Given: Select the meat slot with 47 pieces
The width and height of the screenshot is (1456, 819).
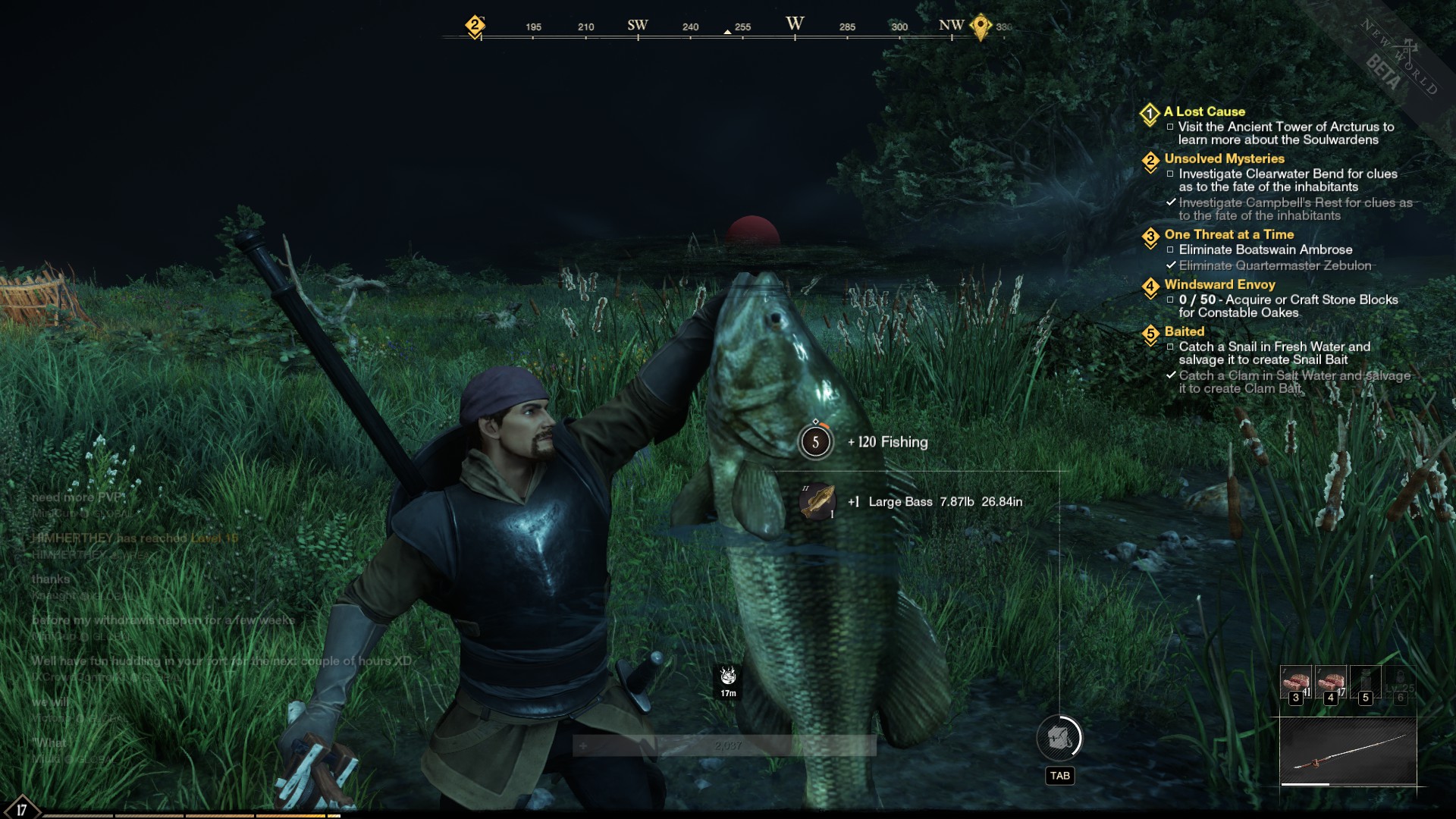Looking at the screenshot, I should pyautogui.click(x=1330, y=682).
